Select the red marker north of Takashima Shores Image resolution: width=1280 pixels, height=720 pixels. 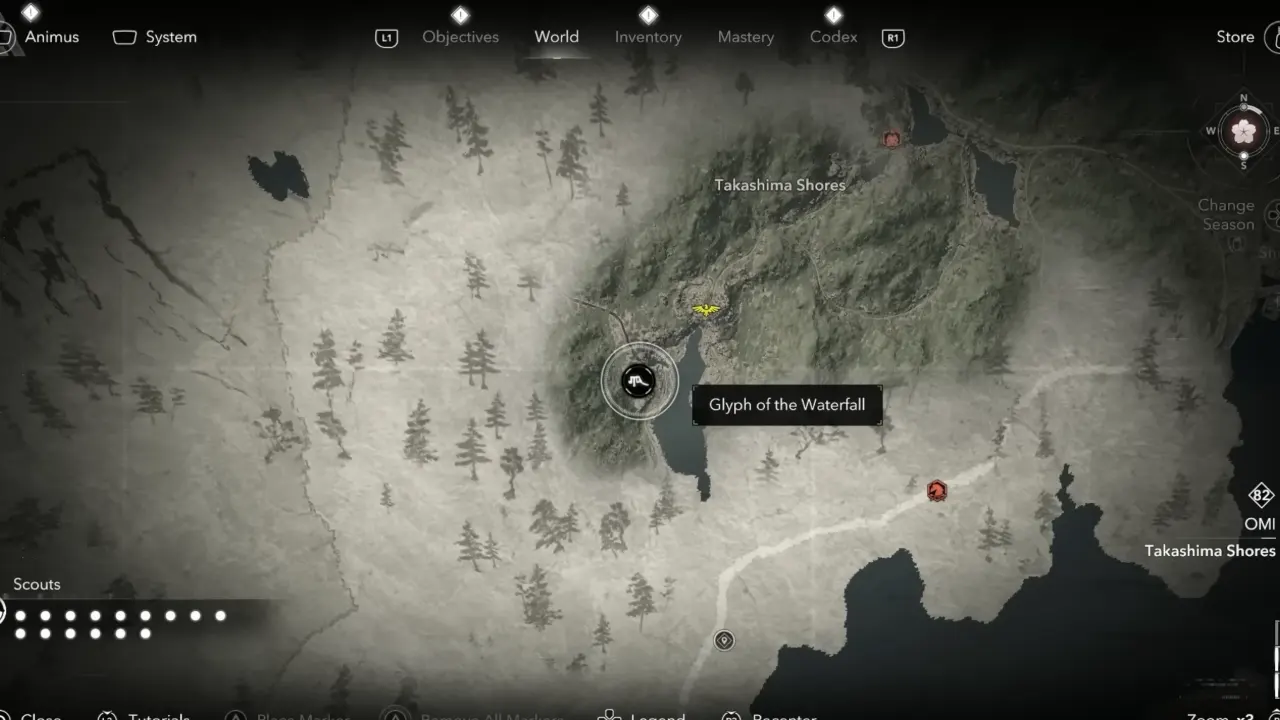point(892,140)
